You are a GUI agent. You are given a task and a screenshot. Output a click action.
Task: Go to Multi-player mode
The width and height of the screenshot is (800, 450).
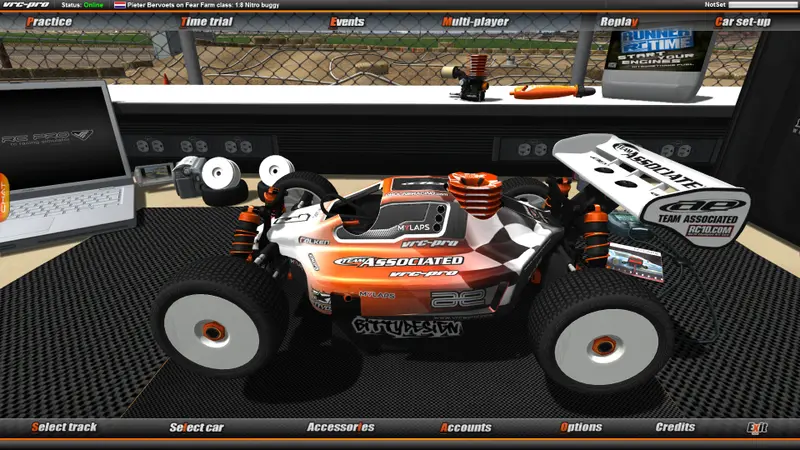[x=475, y=21]
